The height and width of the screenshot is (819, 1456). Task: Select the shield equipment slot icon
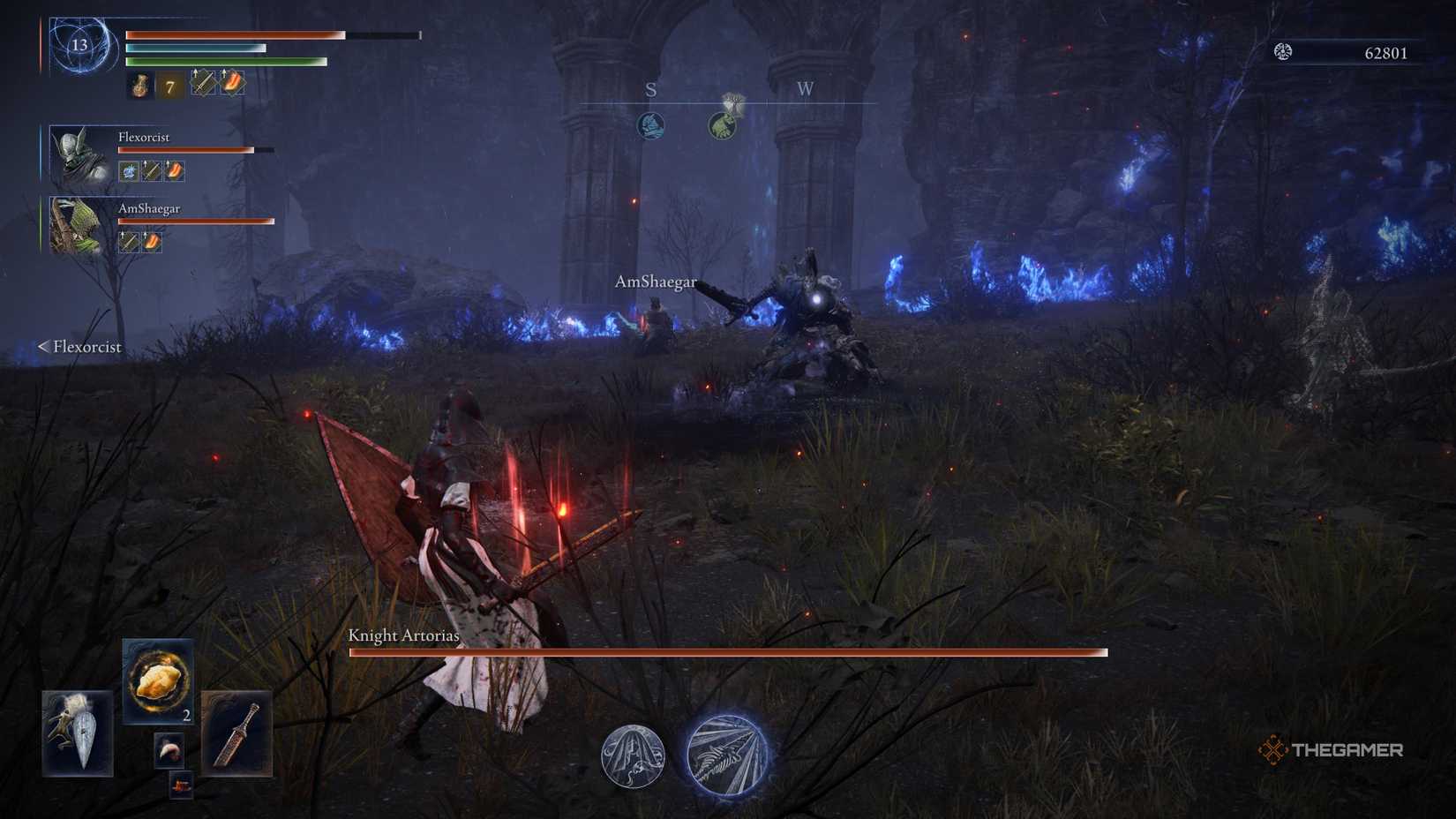click(x=79, y=733)
